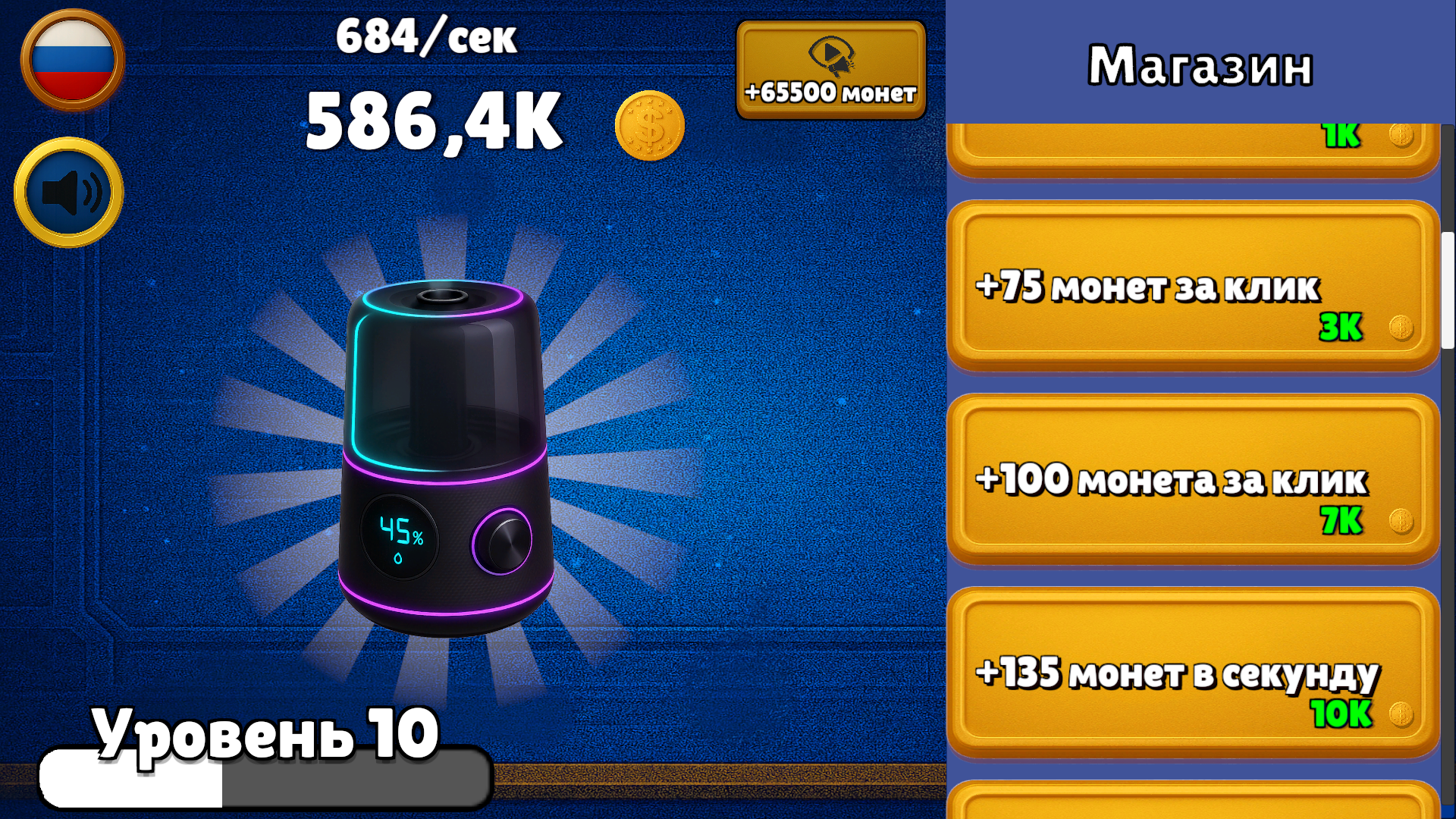
Task: Claim '+65500 монет' reward for watching ad
Action: [831, 68]
